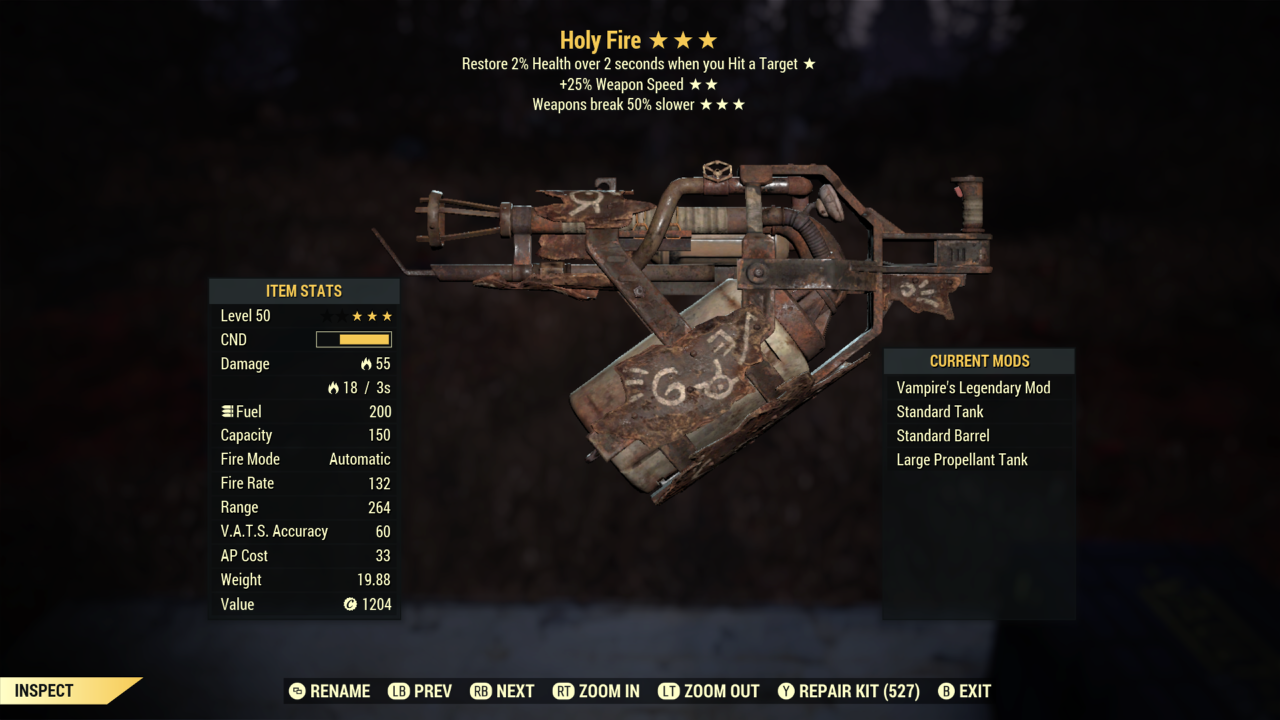Click the CURRENT MODS panel header
The image size is (1280, 720).
[979, 361]
